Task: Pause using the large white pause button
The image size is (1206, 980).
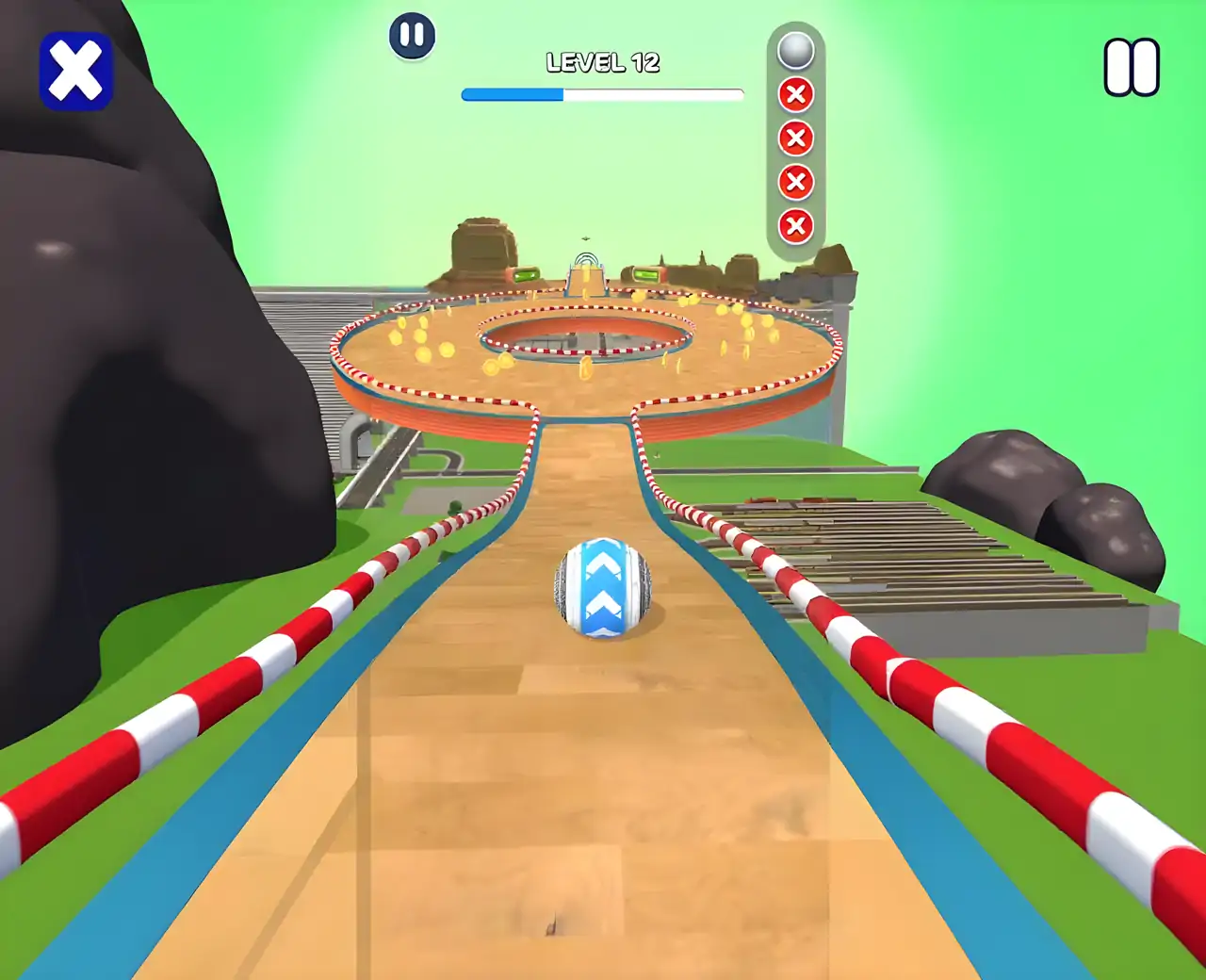Action: pos(1132,67)
